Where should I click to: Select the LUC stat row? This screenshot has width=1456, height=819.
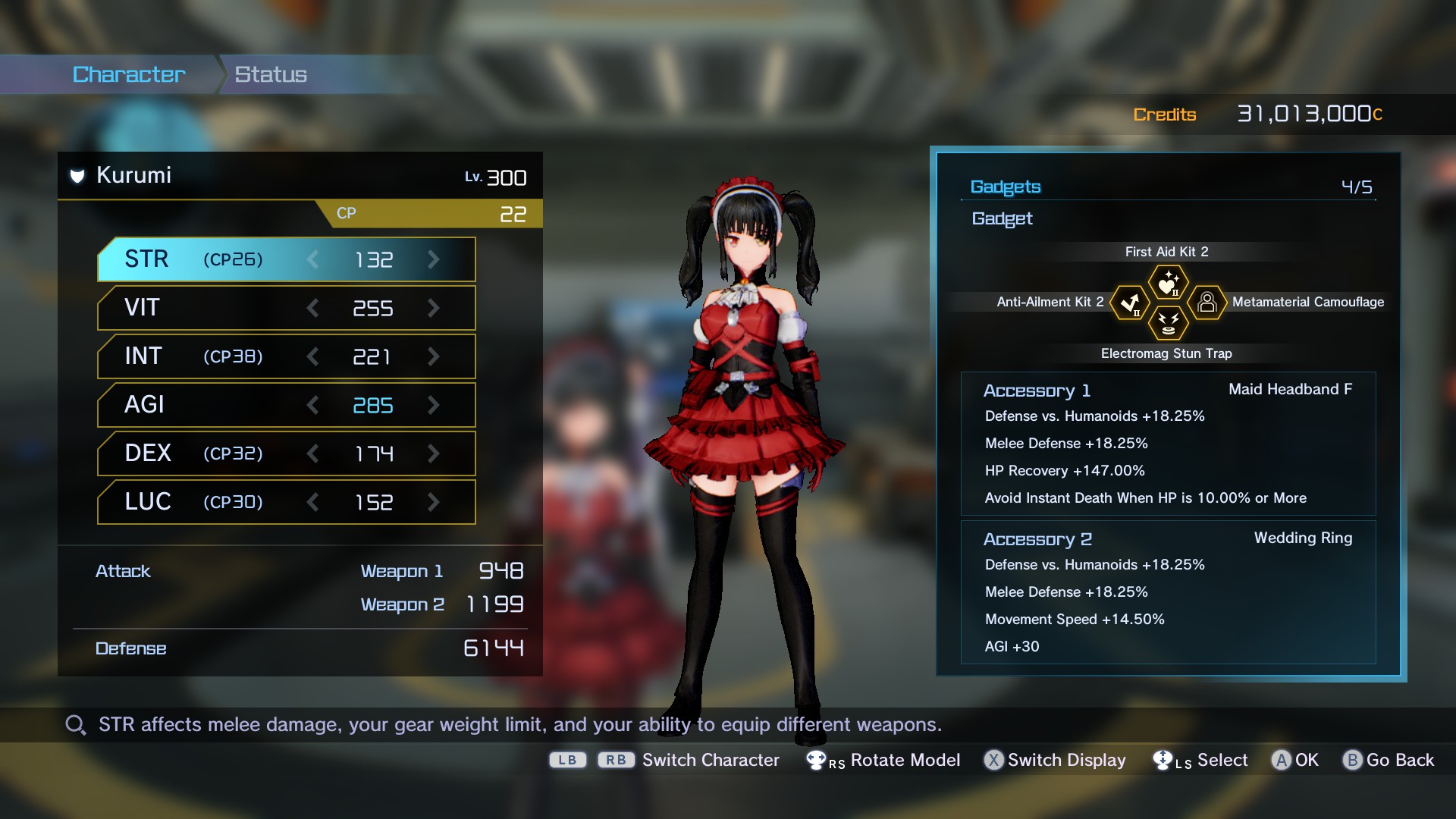(x=286, y=502)
